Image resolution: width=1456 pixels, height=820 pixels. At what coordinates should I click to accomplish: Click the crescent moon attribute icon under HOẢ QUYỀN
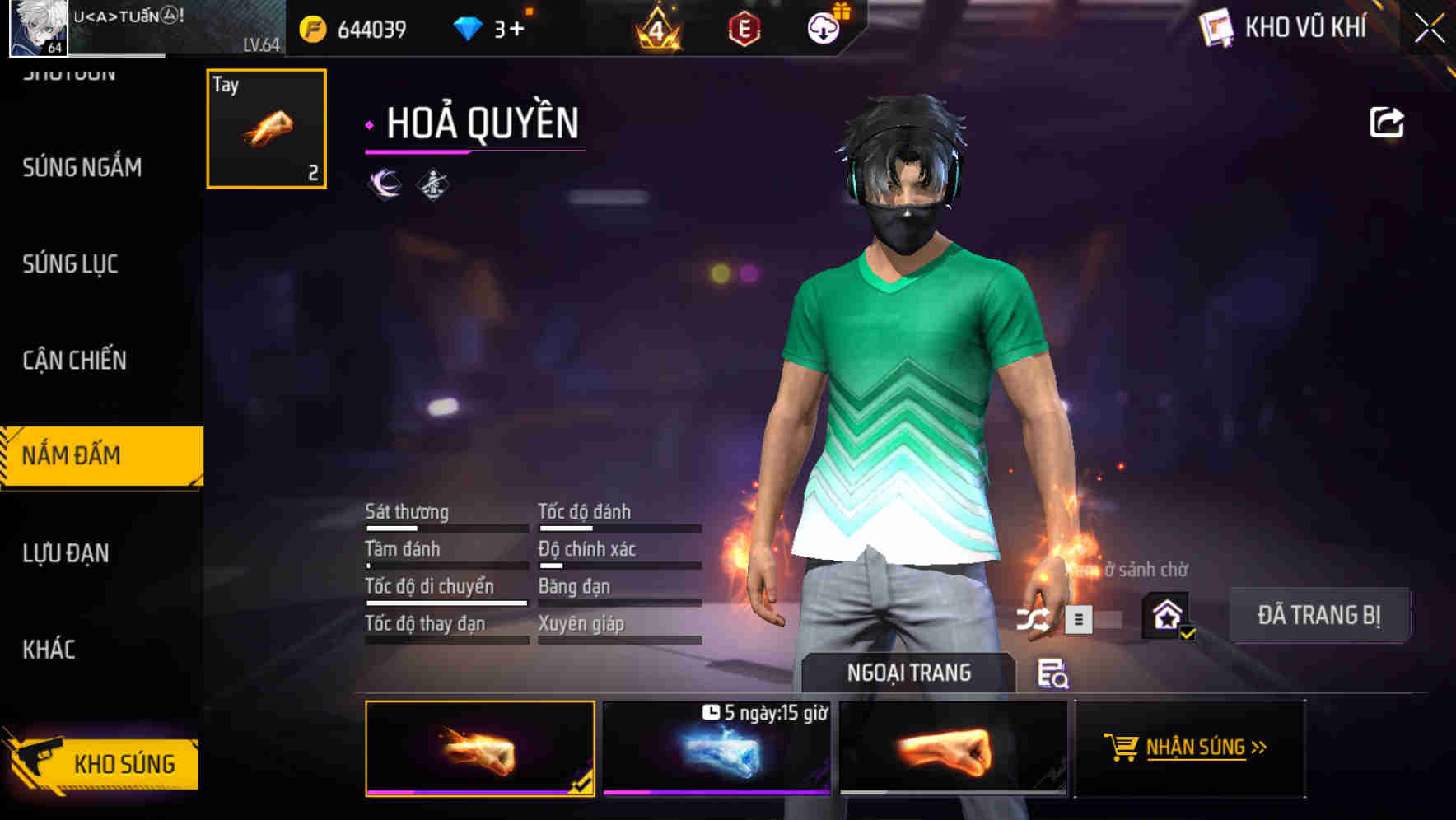point(384,184)
